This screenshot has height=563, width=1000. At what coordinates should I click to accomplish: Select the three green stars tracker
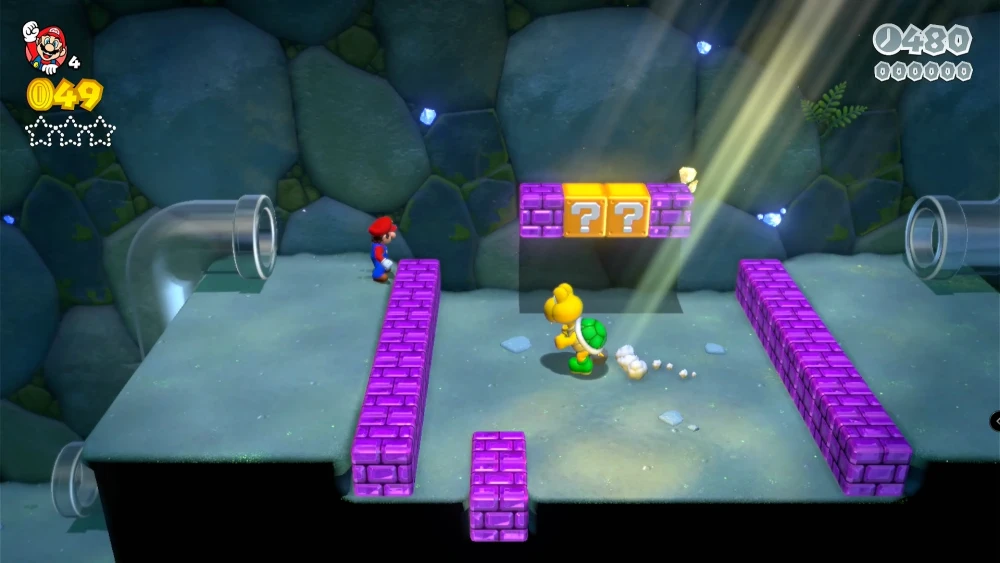[x=70, y=130]
